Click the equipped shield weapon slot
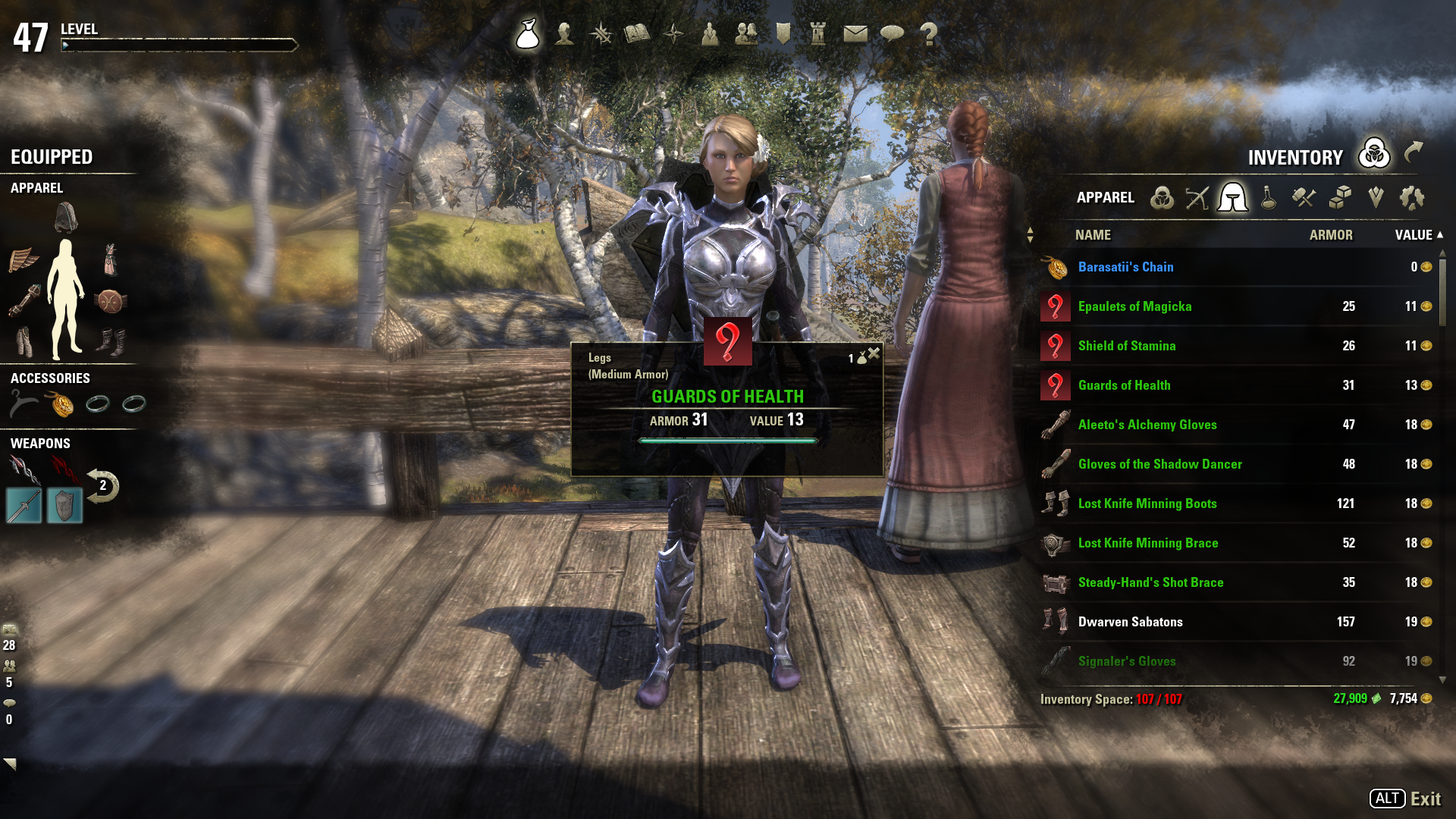 pos(64,506)
